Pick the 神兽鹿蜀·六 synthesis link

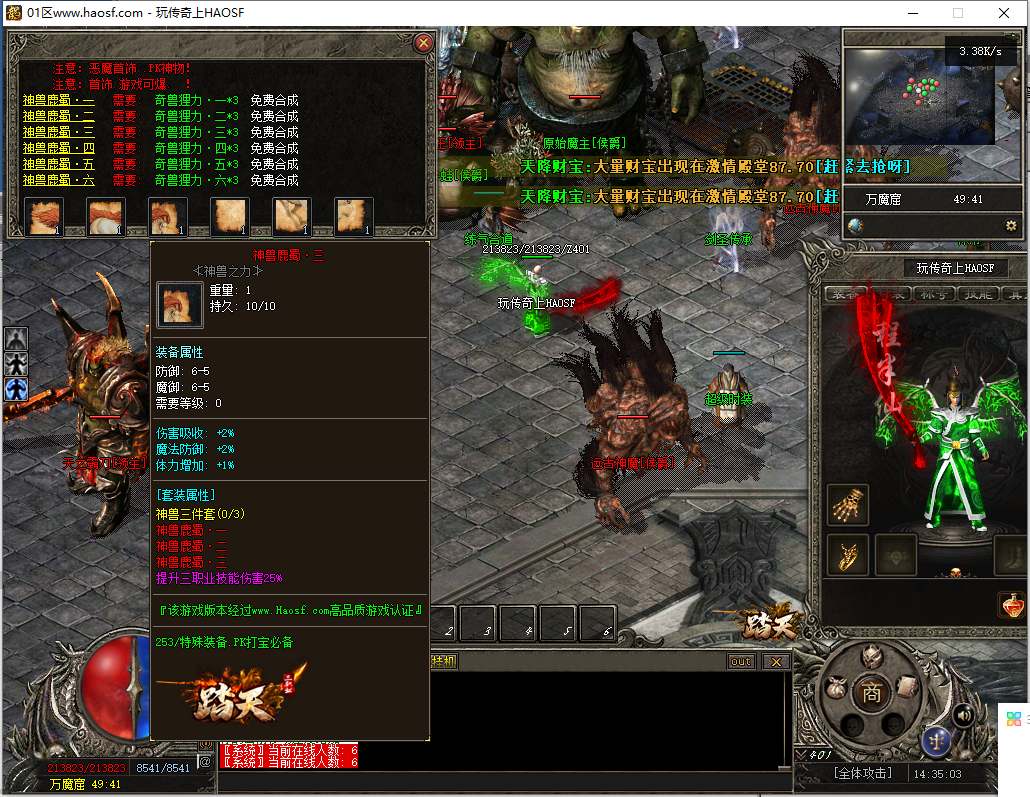[x=59, y=181]
